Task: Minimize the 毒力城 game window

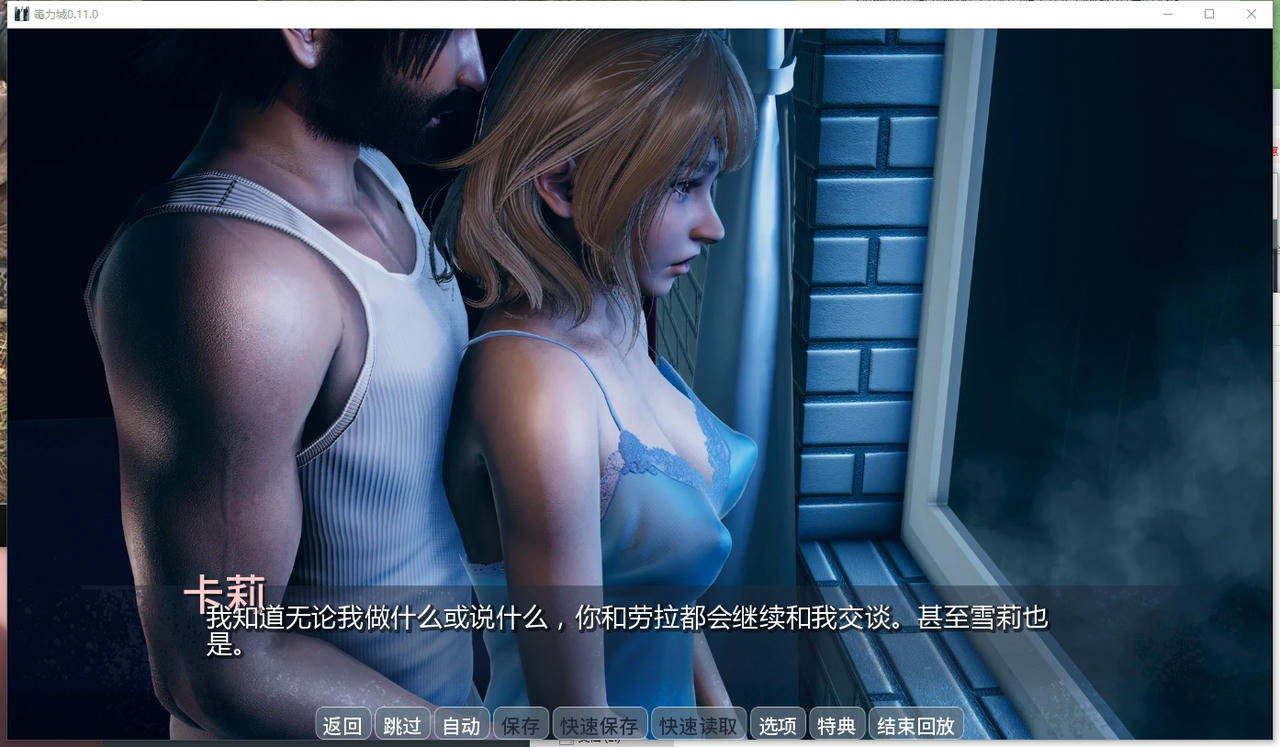Action: [x=1167, y=14]
